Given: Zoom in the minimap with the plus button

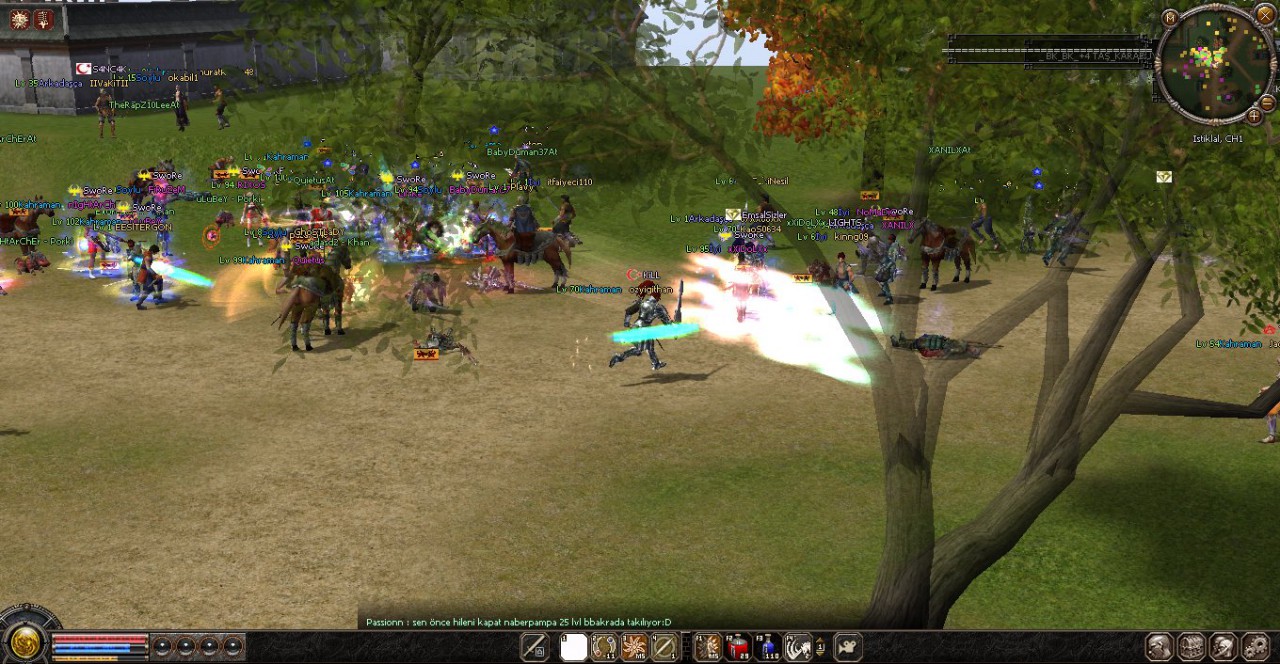Looking at the screenshot, I should 1254,116.
